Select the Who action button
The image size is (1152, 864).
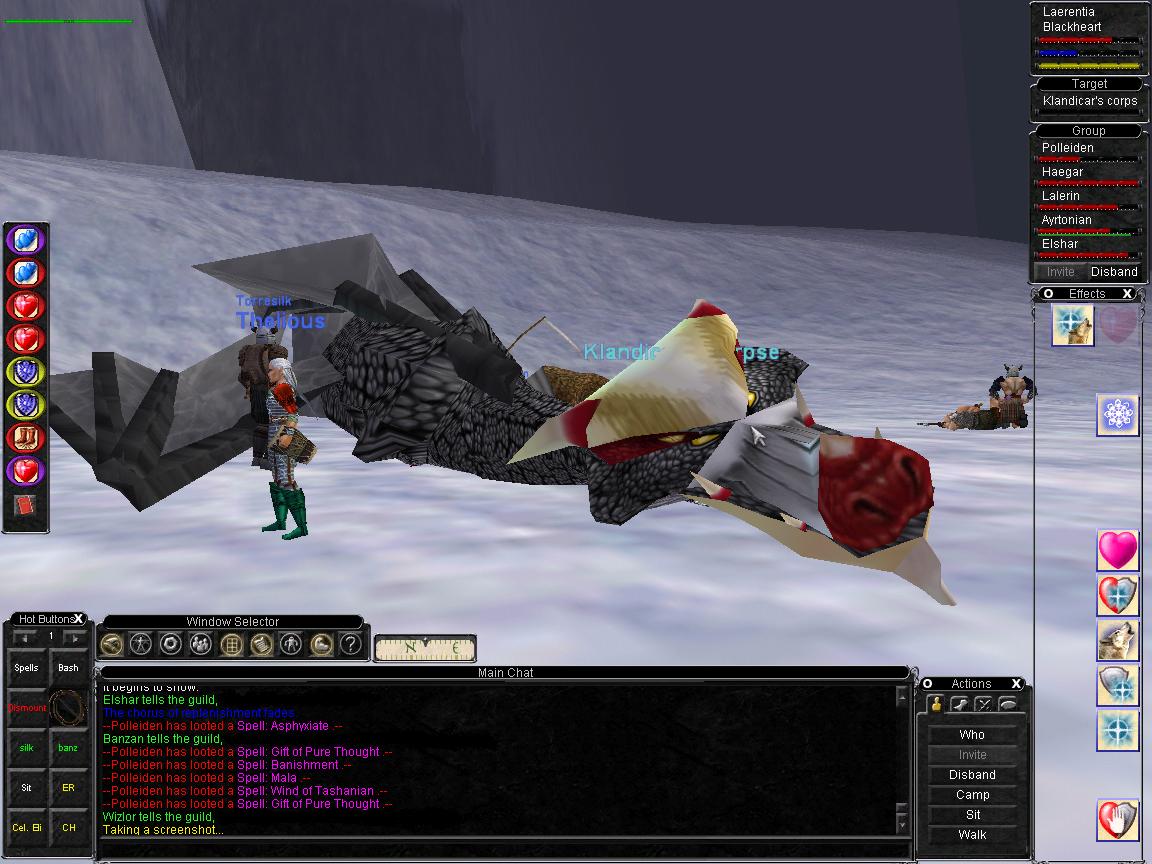[972, 735]
